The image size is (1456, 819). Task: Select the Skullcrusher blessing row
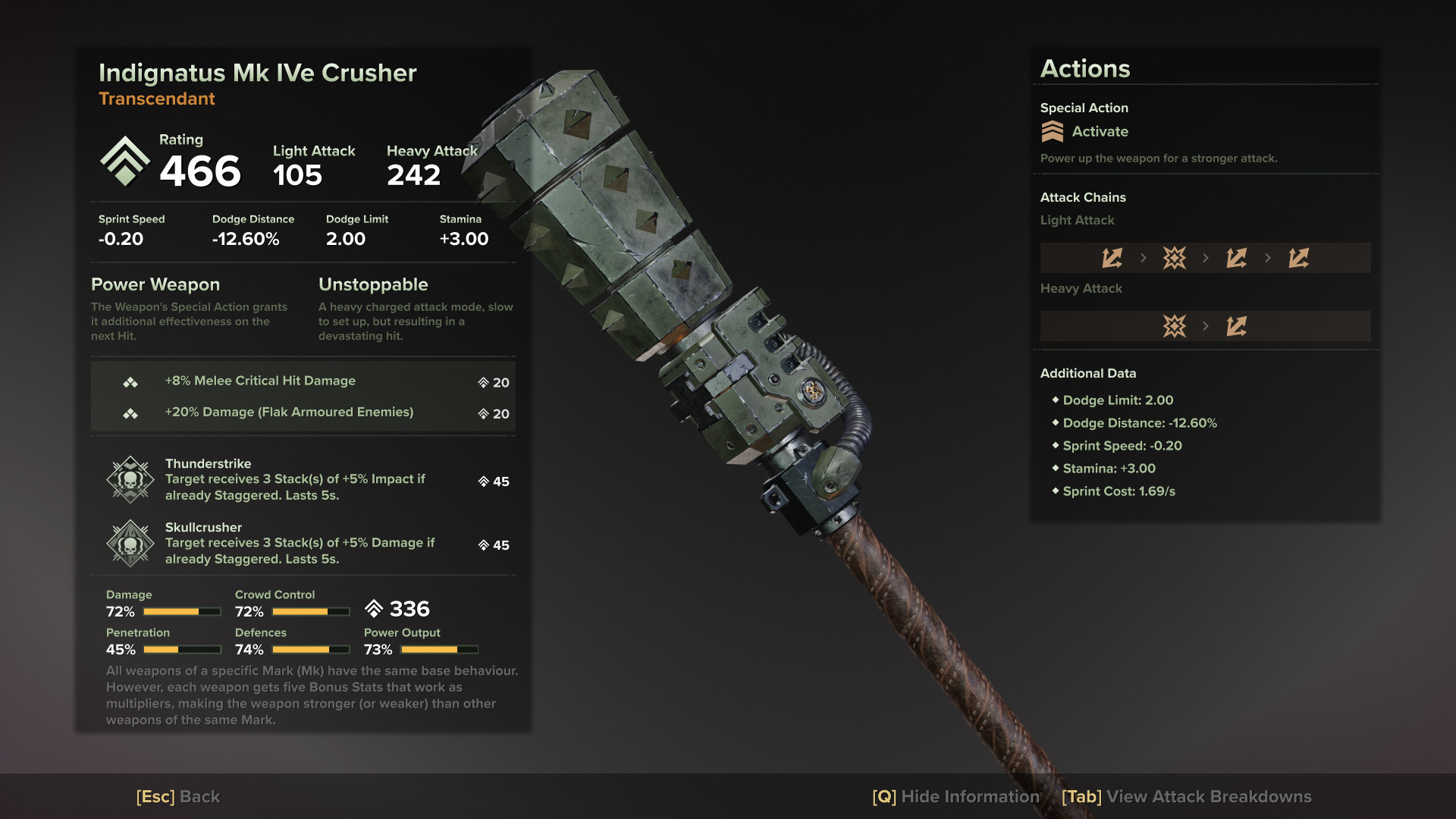pyautogui.click(x=303, y=543)
